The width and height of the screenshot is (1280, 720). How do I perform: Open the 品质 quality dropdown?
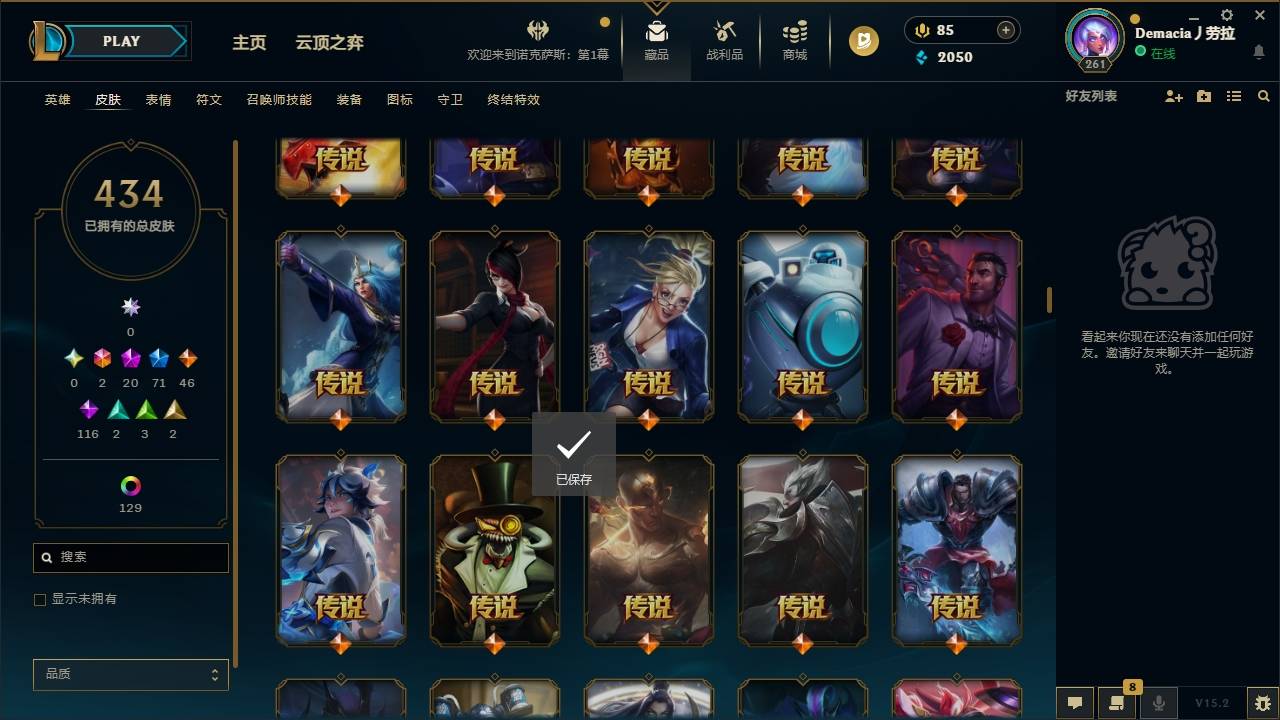pos(130,674)
